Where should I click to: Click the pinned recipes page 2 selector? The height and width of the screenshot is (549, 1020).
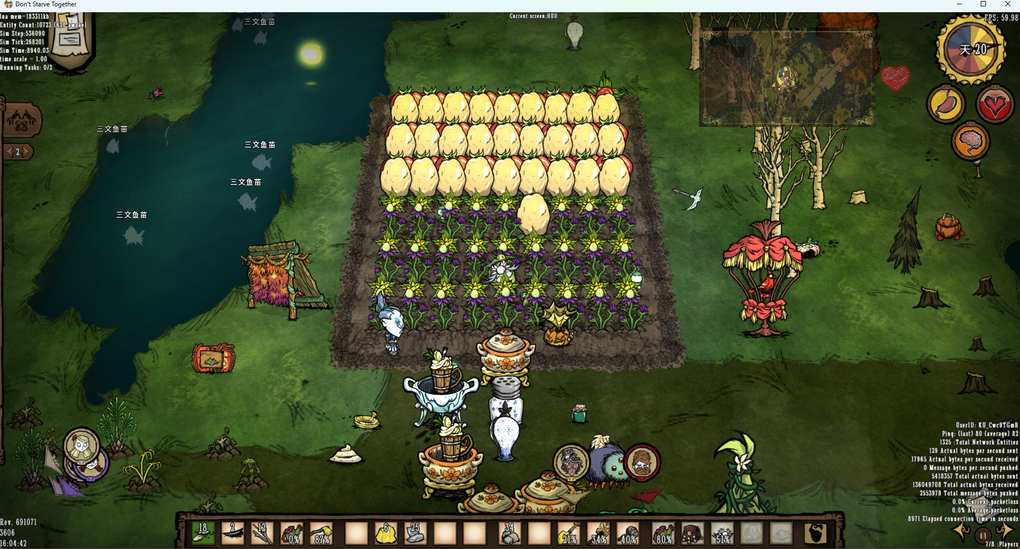pos(16,152)
